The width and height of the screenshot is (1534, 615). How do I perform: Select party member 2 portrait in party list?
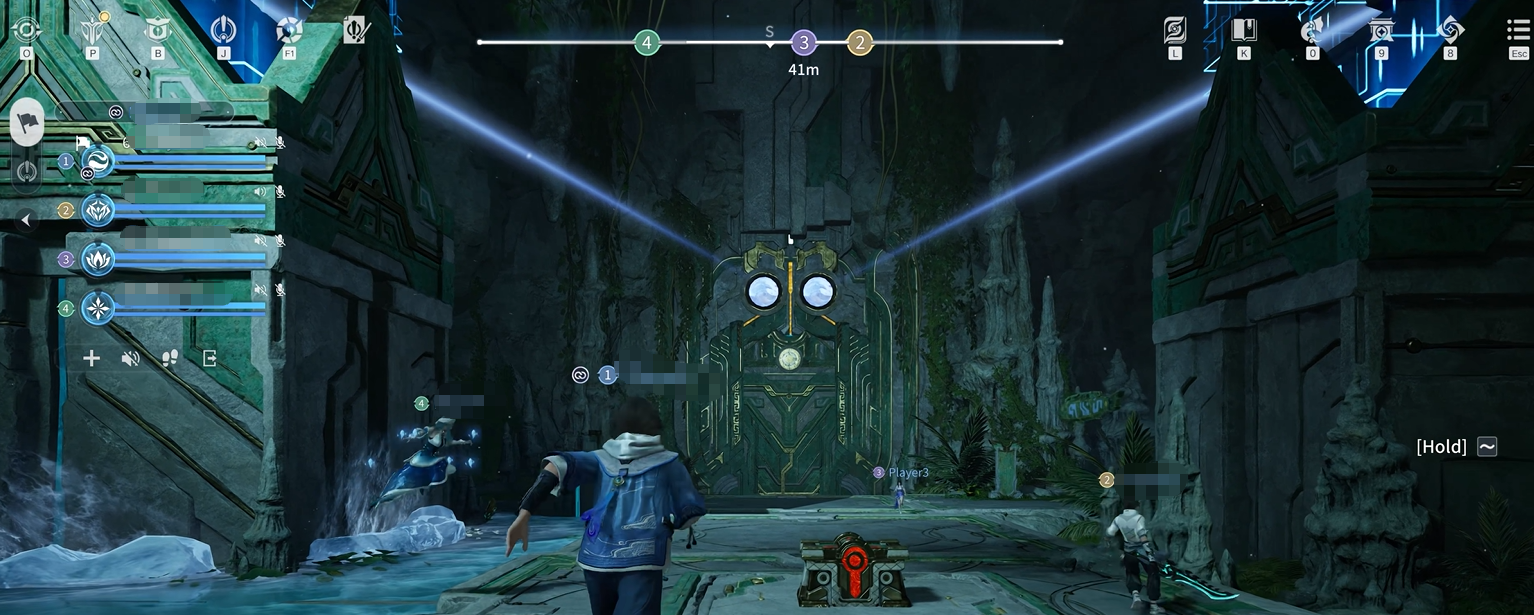(98, 210)
